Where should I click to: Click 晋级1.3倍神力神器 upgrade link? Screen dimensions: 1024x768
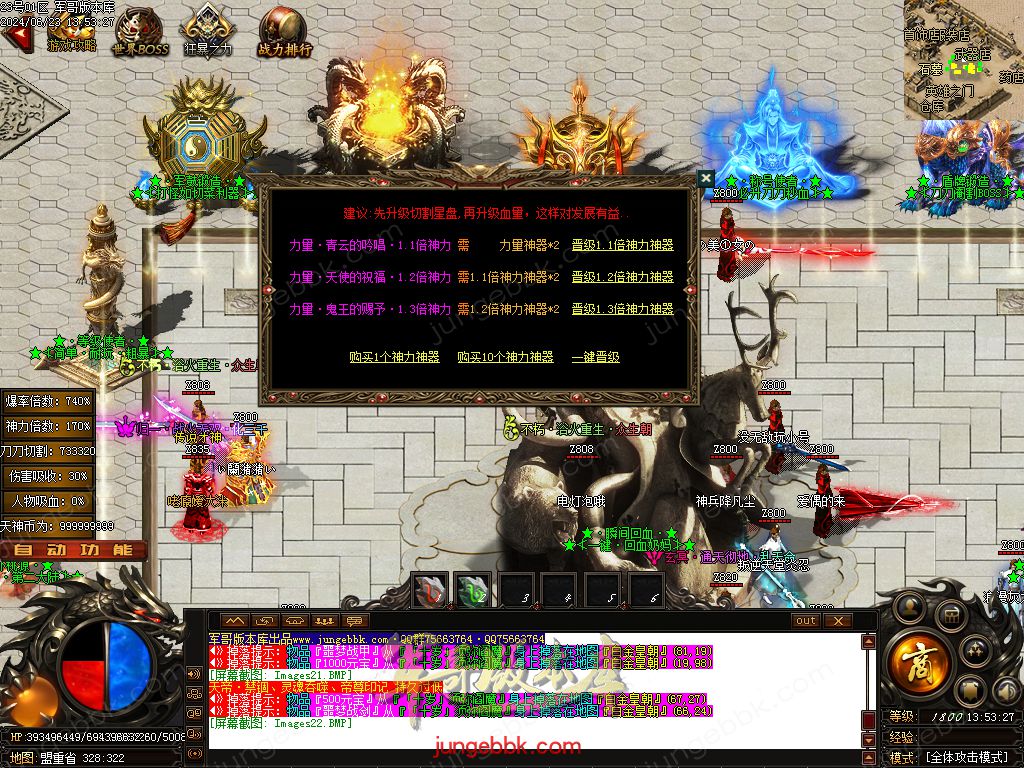pyautogui.click(x=622, y=310)
